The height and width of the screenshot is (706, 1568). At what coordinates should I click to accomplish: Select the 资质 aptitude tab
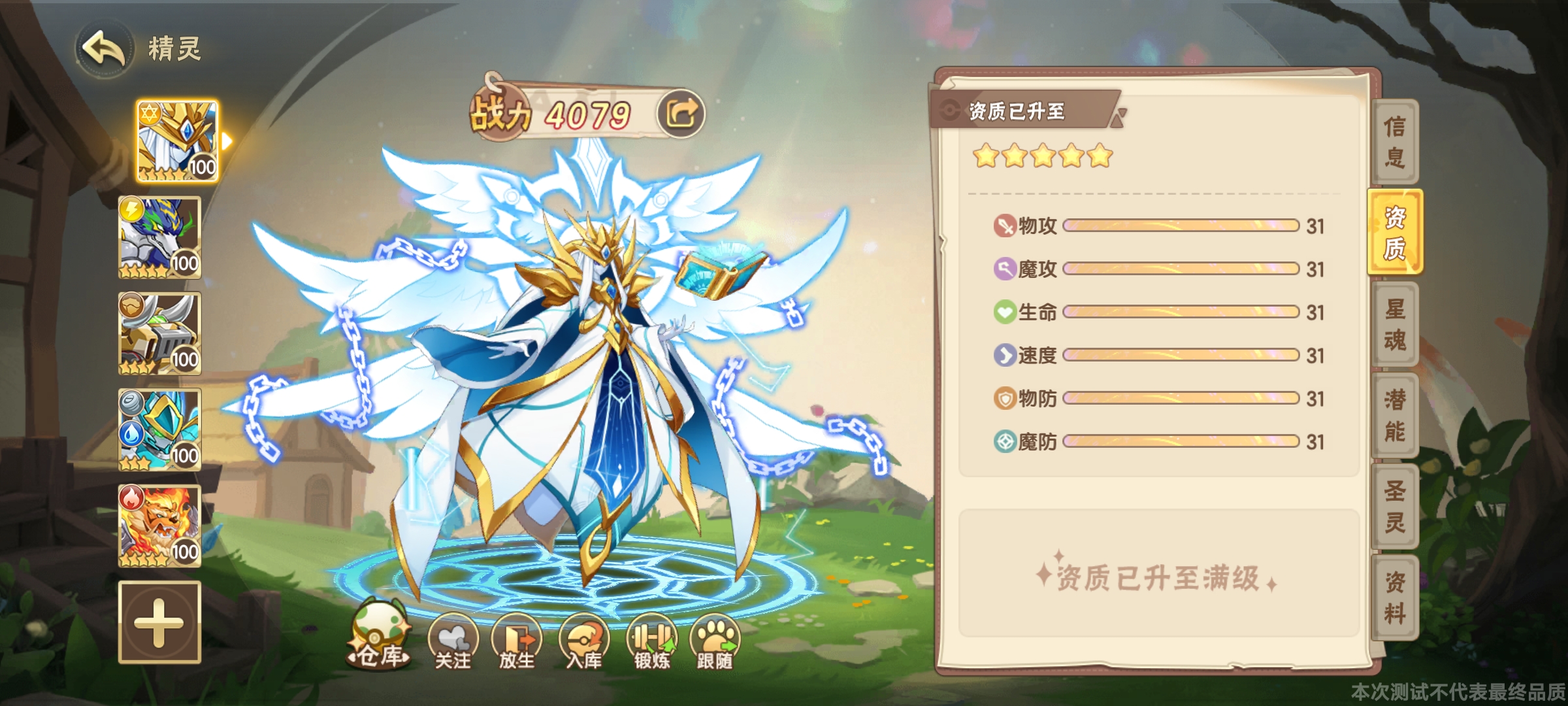coord(1394,233)
